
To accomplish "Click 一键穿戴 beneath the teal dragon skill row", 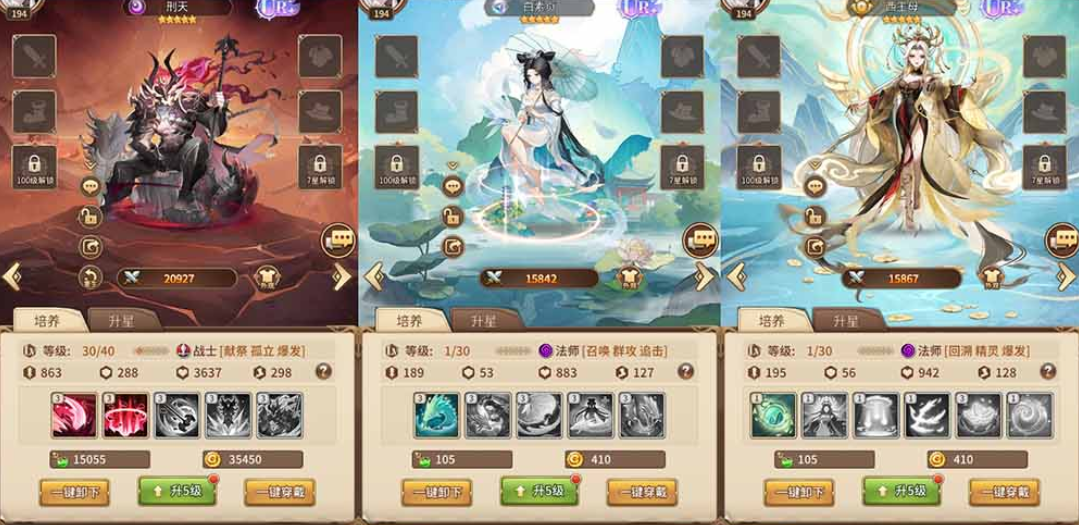I will click(644, 492).
